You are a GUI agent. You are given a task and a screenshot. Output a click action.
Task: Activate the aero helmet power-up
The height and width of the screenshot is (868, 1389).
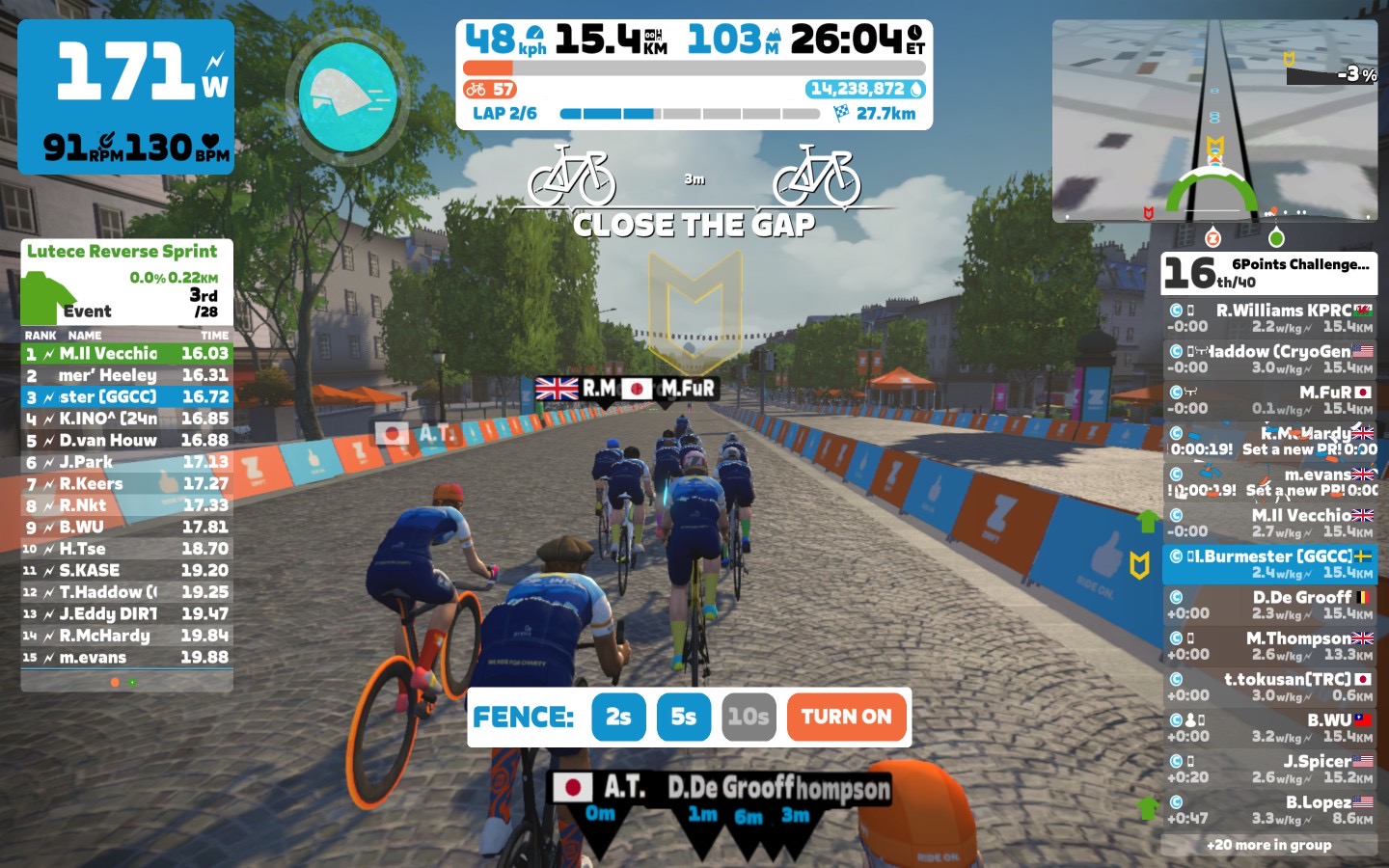coord(347,96)
